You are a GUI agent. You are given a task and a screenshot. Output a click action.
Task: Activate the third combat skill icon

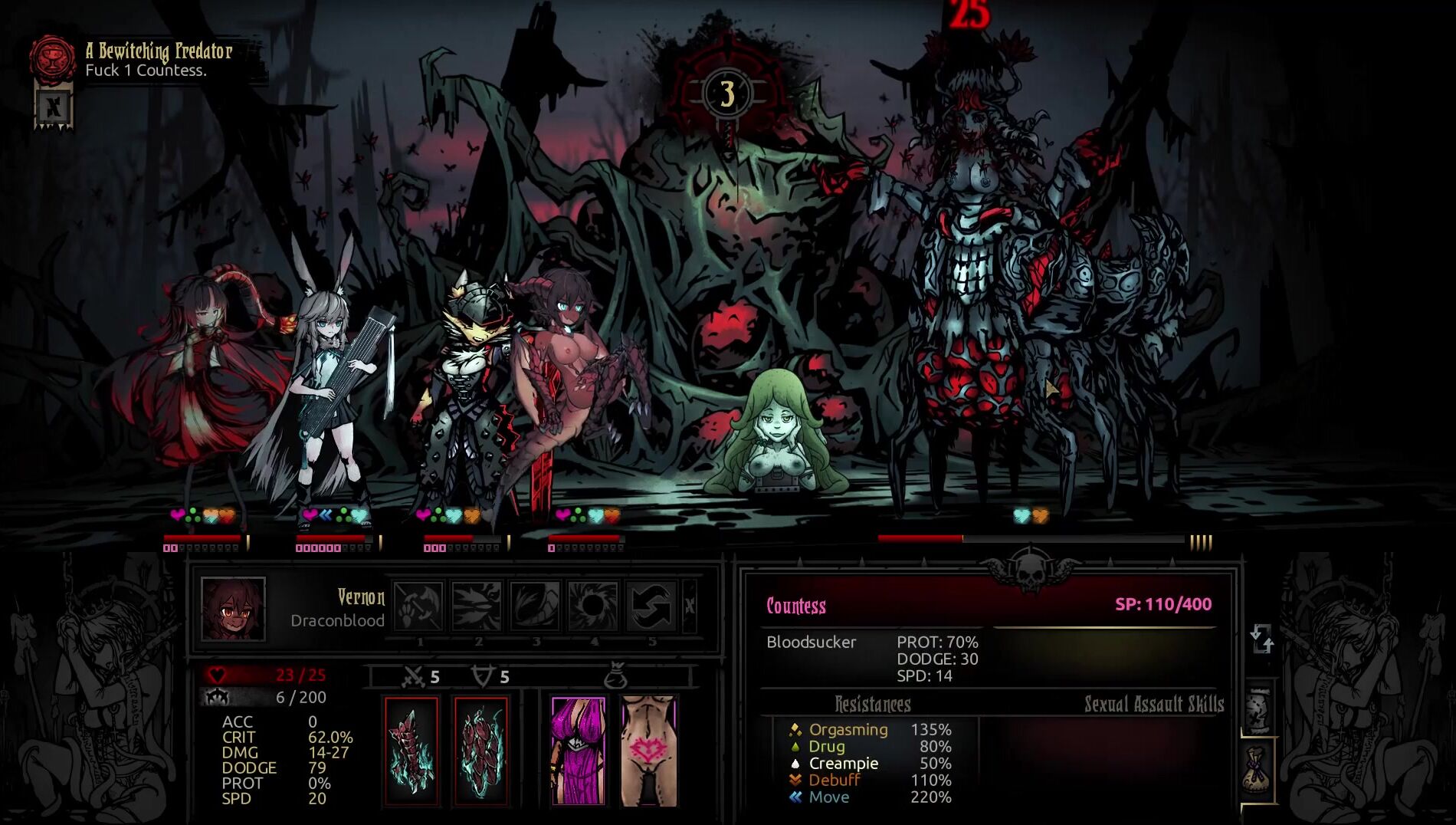(x=535, y=606)
